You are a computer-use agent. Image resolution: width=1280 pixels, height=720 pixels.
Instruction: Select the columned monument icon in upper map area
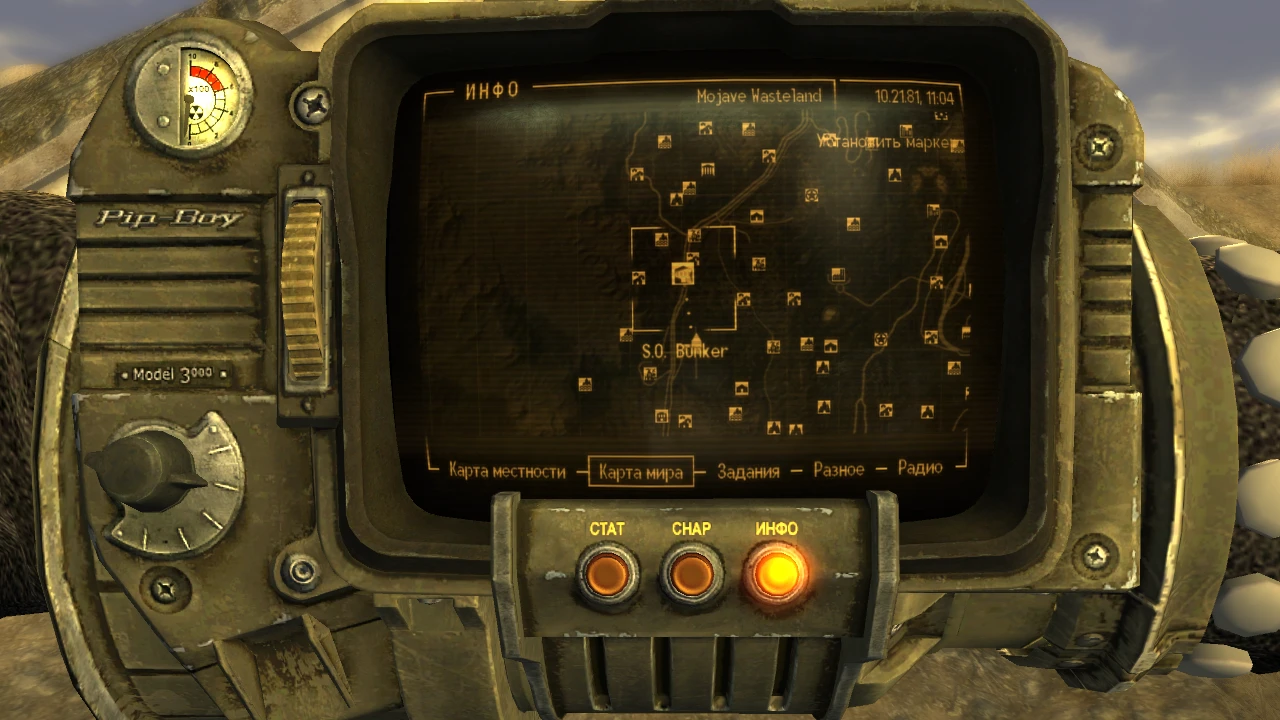coord(708,169)
